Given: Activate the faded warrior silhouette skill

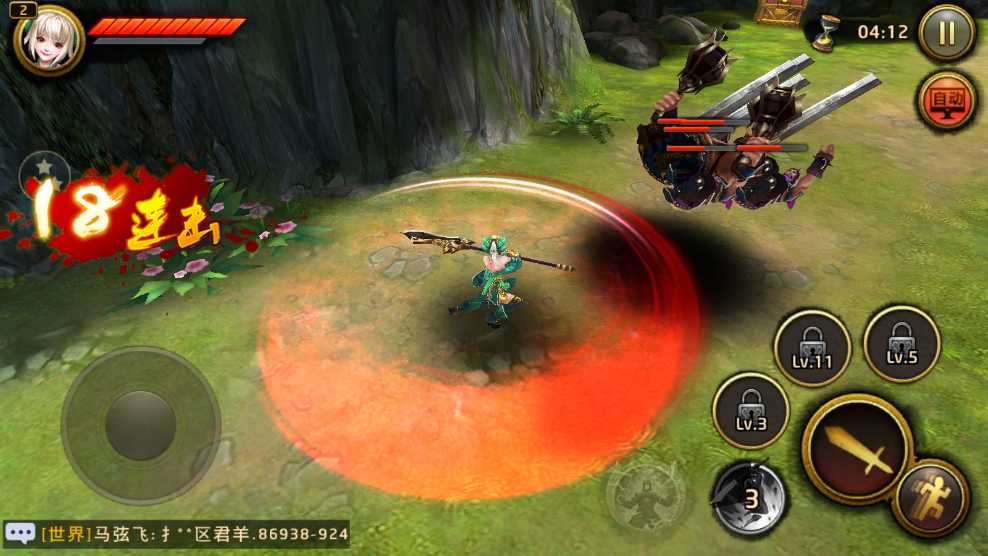Looking at the screenshot, I should 645,493.
